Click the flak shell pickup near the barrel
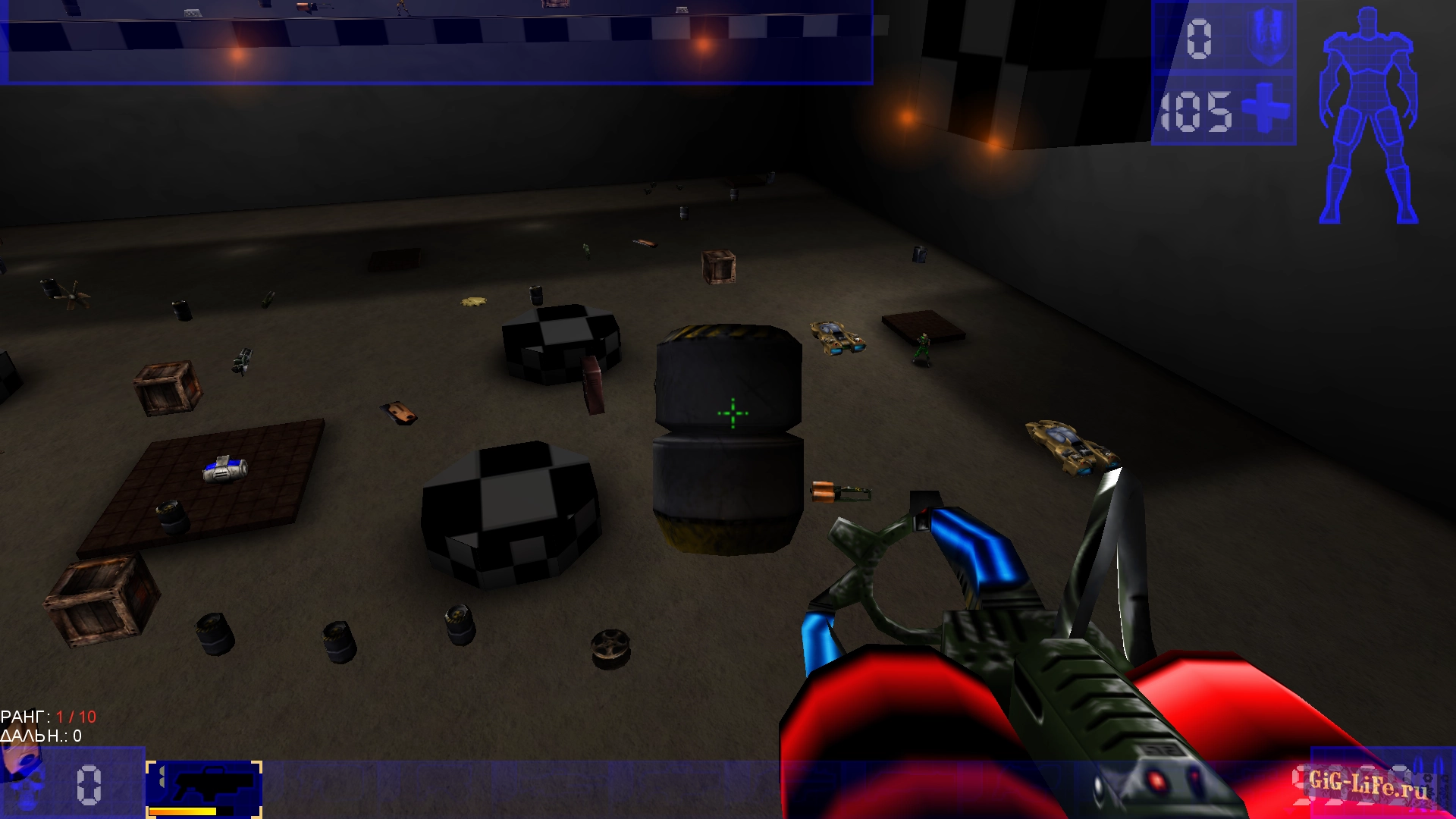The height and width of the screenshot is (819, 1456). click(842, 493)
